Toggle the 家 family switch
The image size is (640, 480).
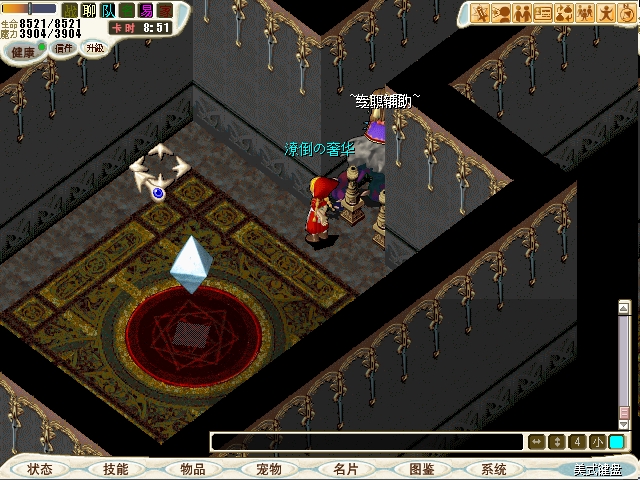pyautogui.click(x=165, y=10)
